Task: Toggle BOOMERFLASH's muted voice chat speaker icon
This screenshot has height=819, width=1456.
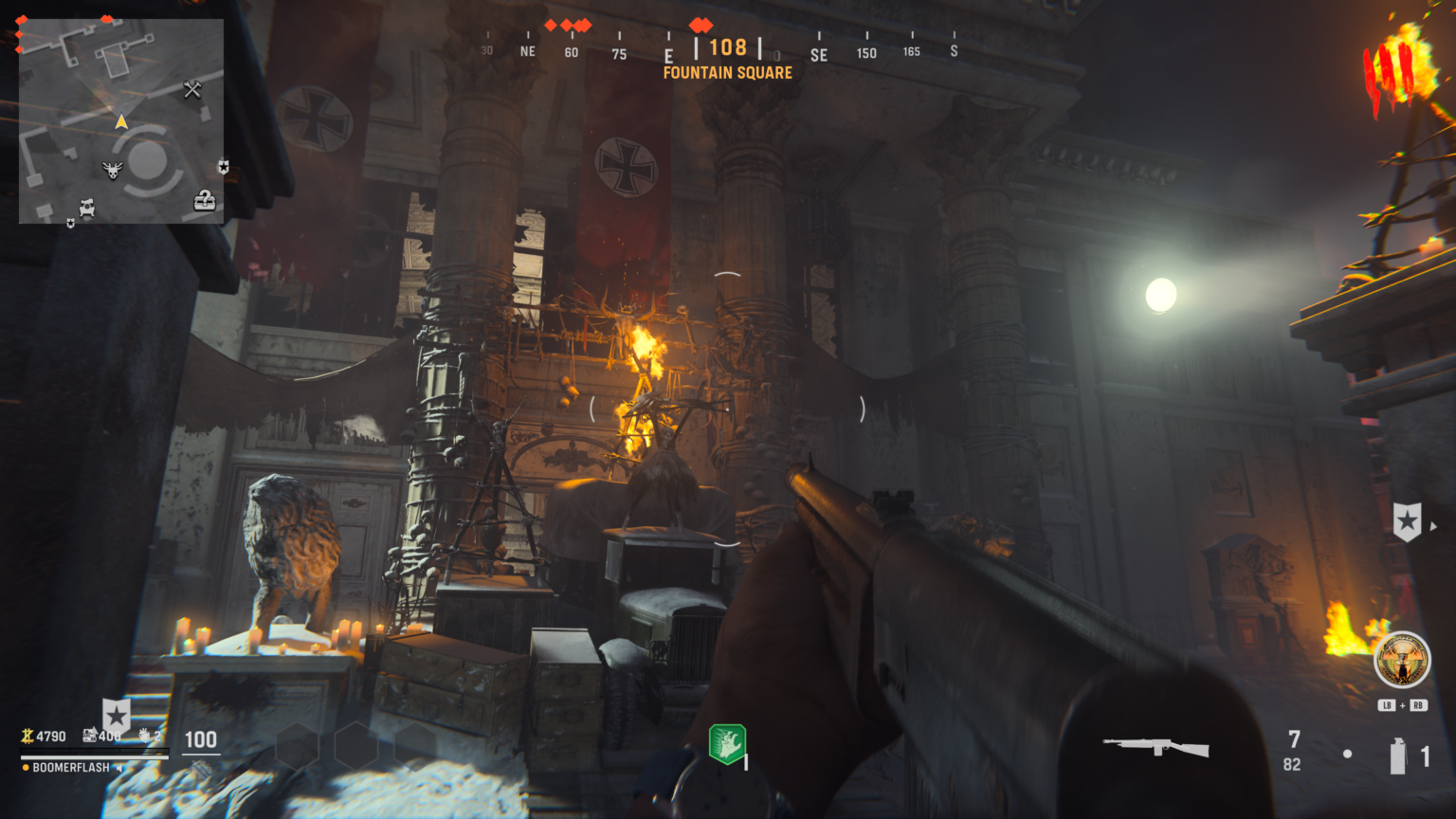Action: (x=119, y=768)
